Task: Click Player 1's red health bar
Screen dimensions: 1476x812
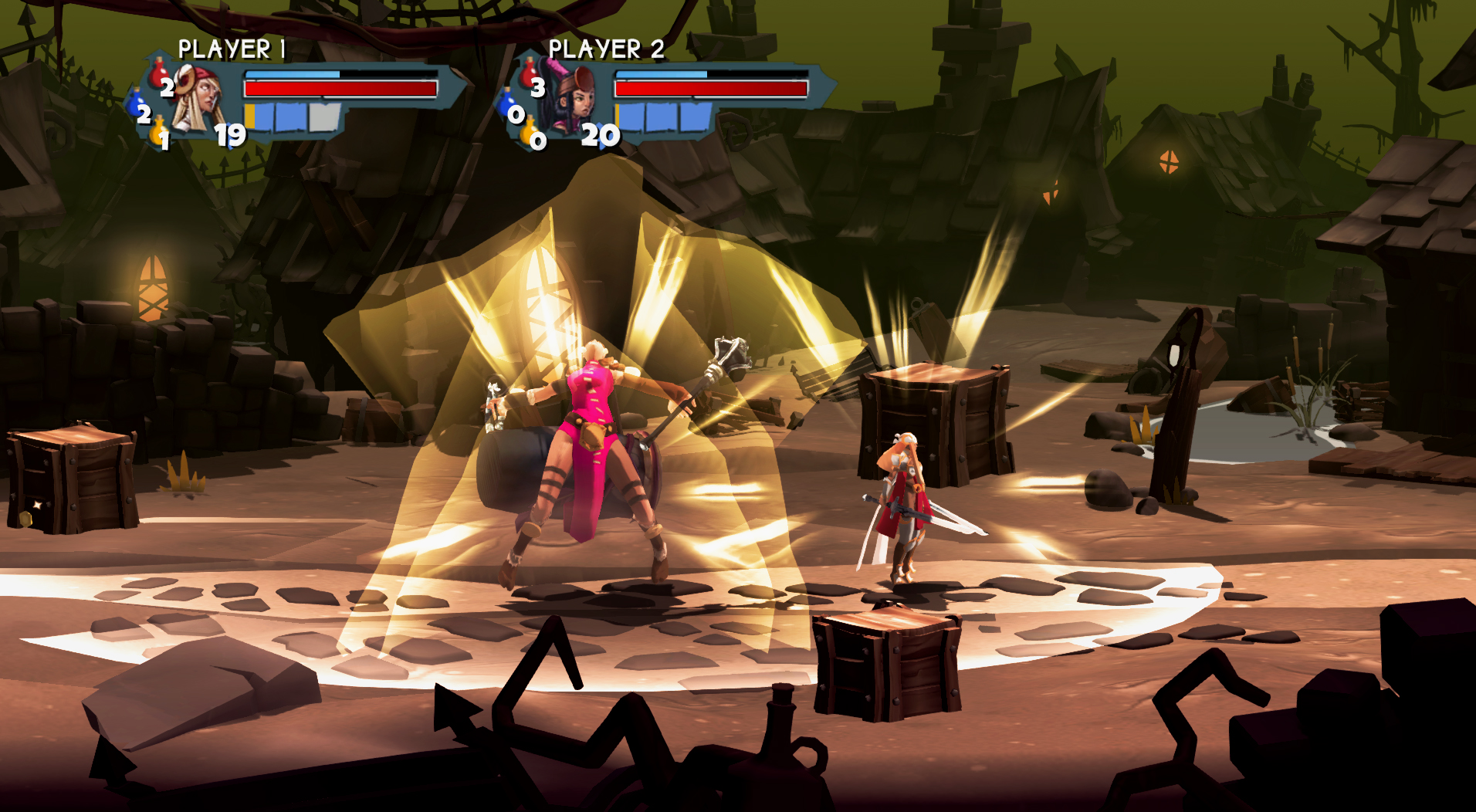Action: coord(342,88)
